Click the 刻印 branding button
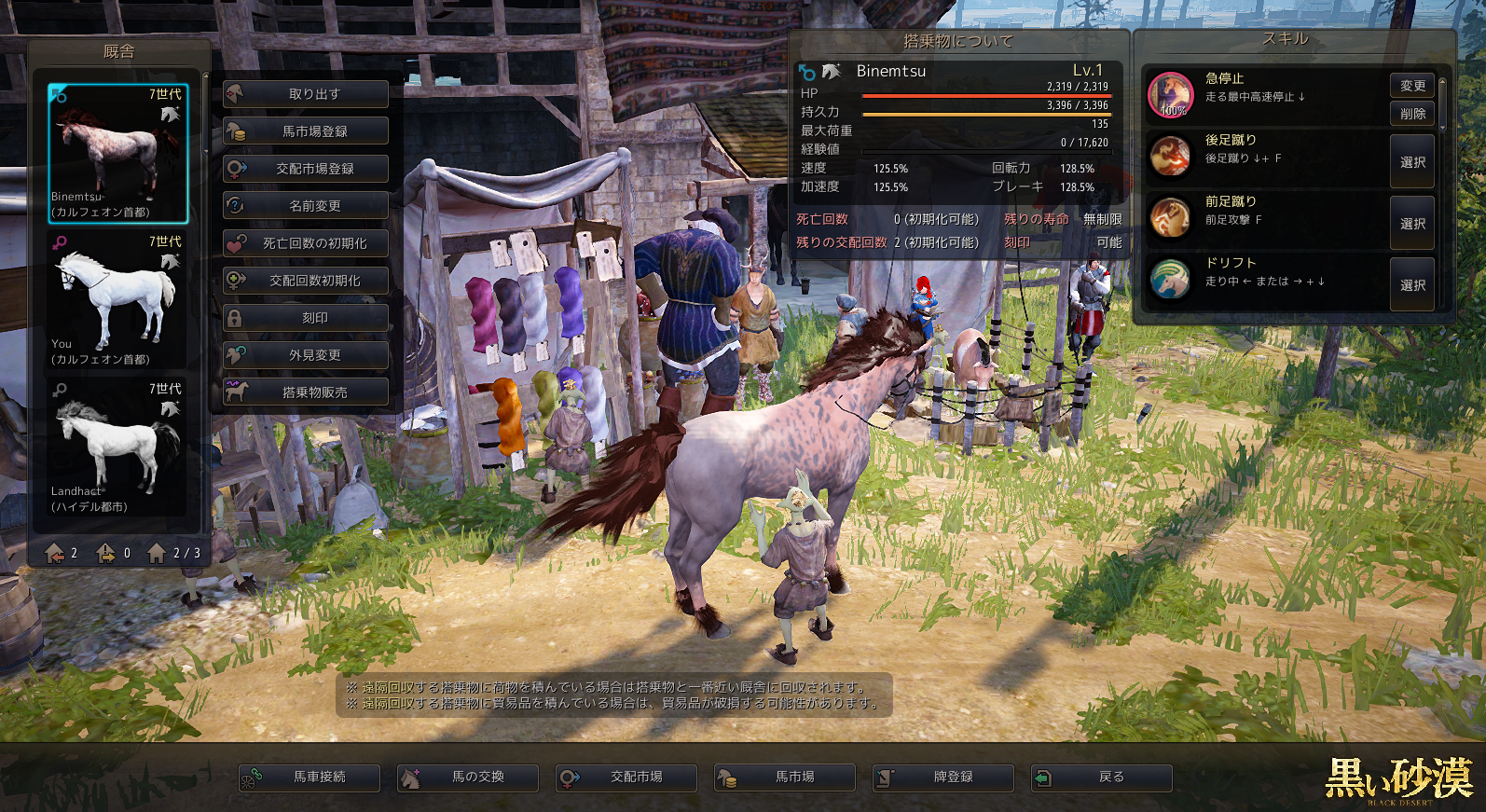 (x=306, y=318)
